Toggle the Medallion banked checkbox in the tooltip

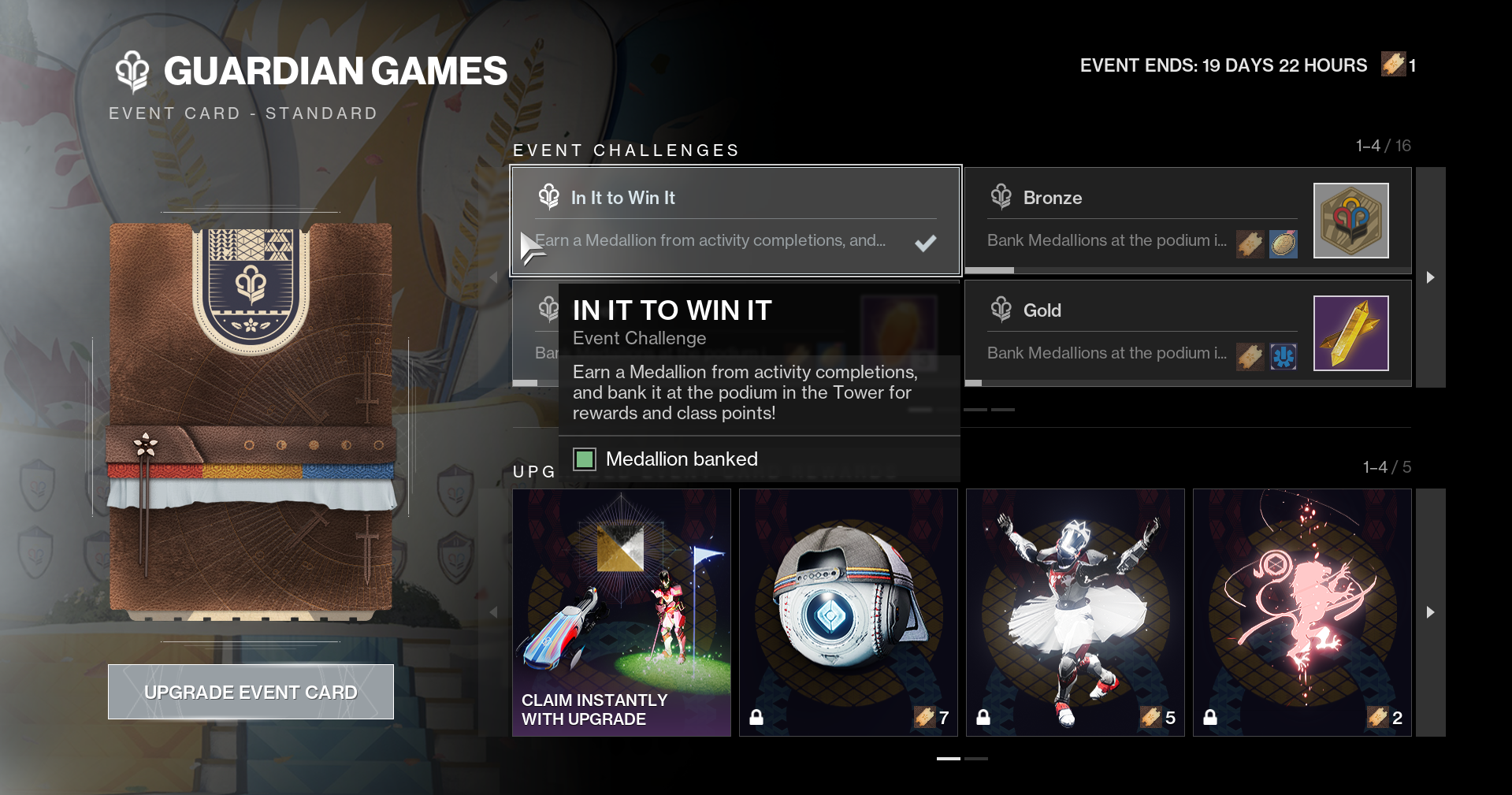[x=585, y=459]
